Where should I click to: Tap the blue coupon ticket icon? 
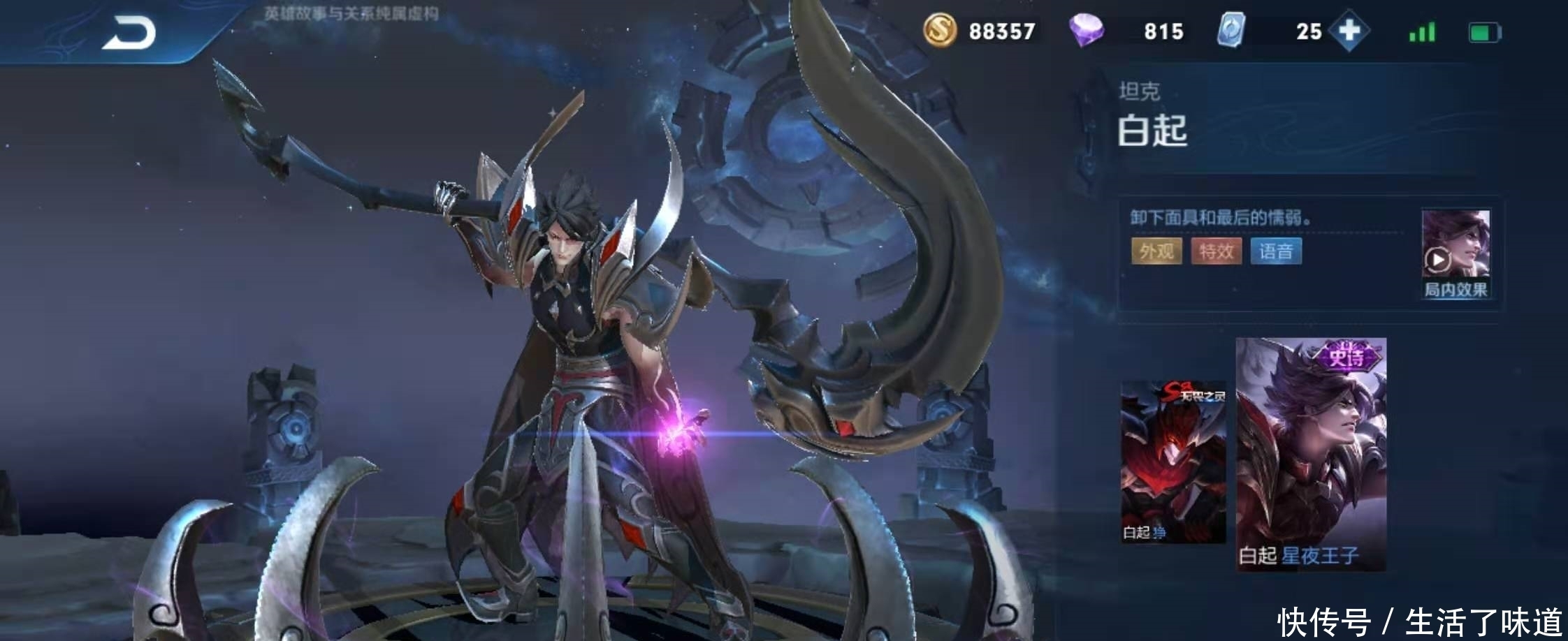tap(1231, 31)
